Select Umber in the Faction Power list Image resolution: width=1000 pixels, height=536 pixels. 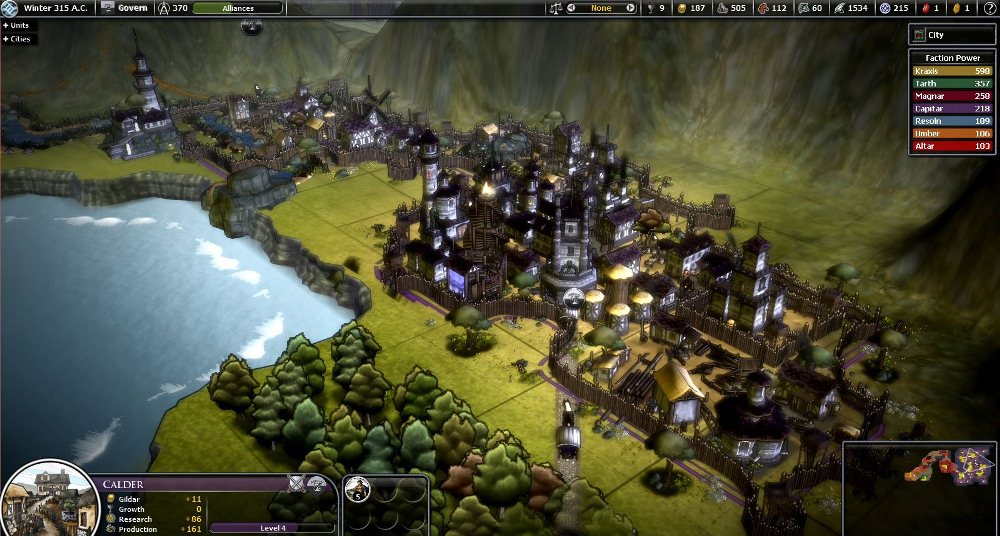coord(952,134)
